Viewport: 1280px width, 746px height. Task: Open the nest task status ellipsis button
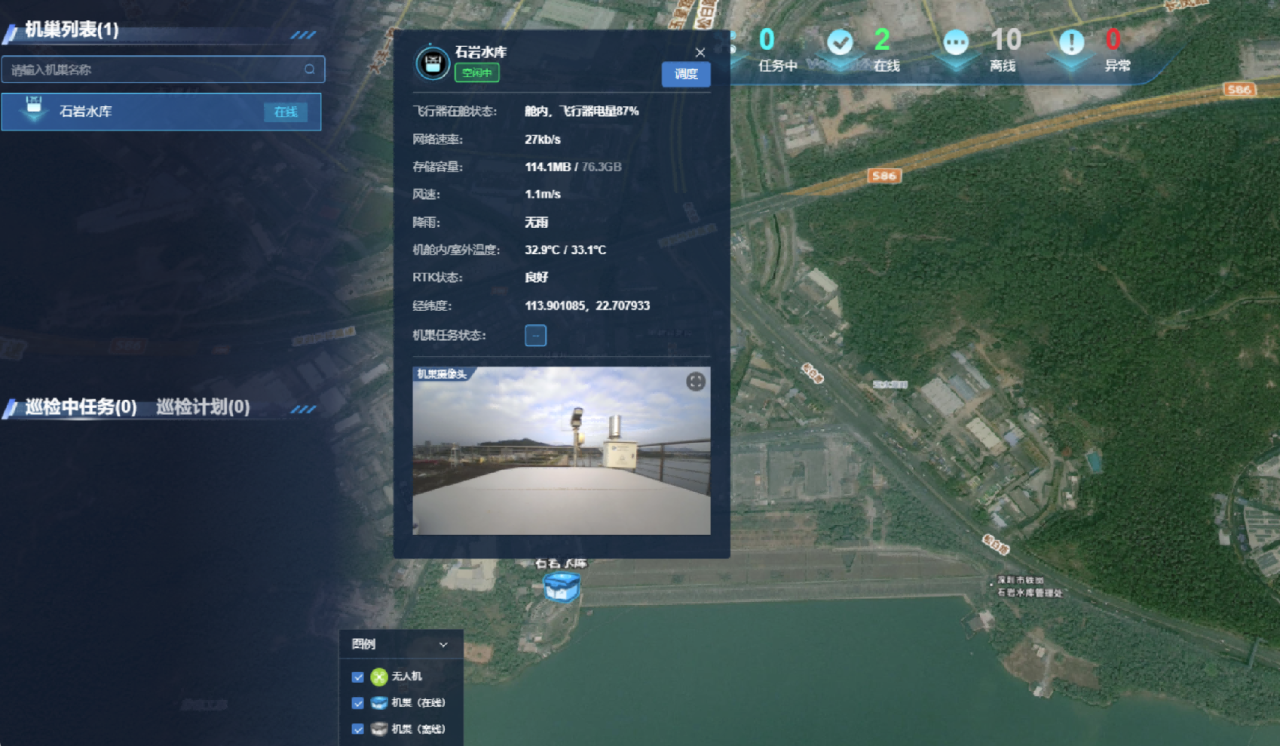pyautogui.click(x=536, y=336)
